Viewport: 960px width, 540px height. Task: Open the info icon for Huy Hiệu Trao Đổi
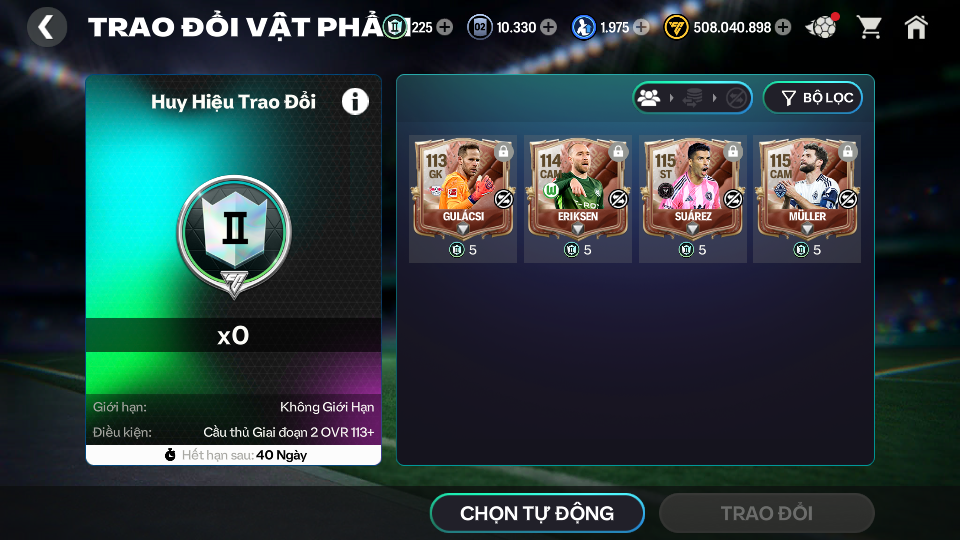click(355, 101)
